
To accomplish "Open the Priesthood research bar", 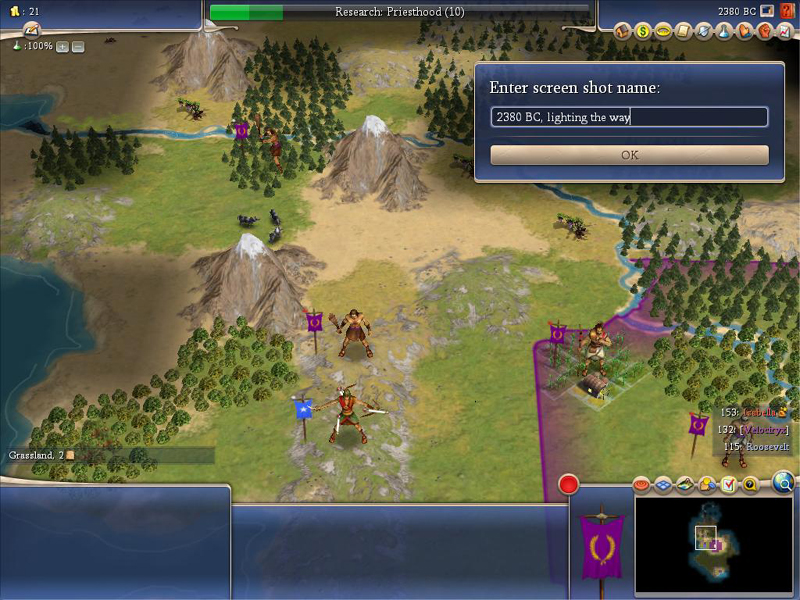I will [x=398, y=12].
